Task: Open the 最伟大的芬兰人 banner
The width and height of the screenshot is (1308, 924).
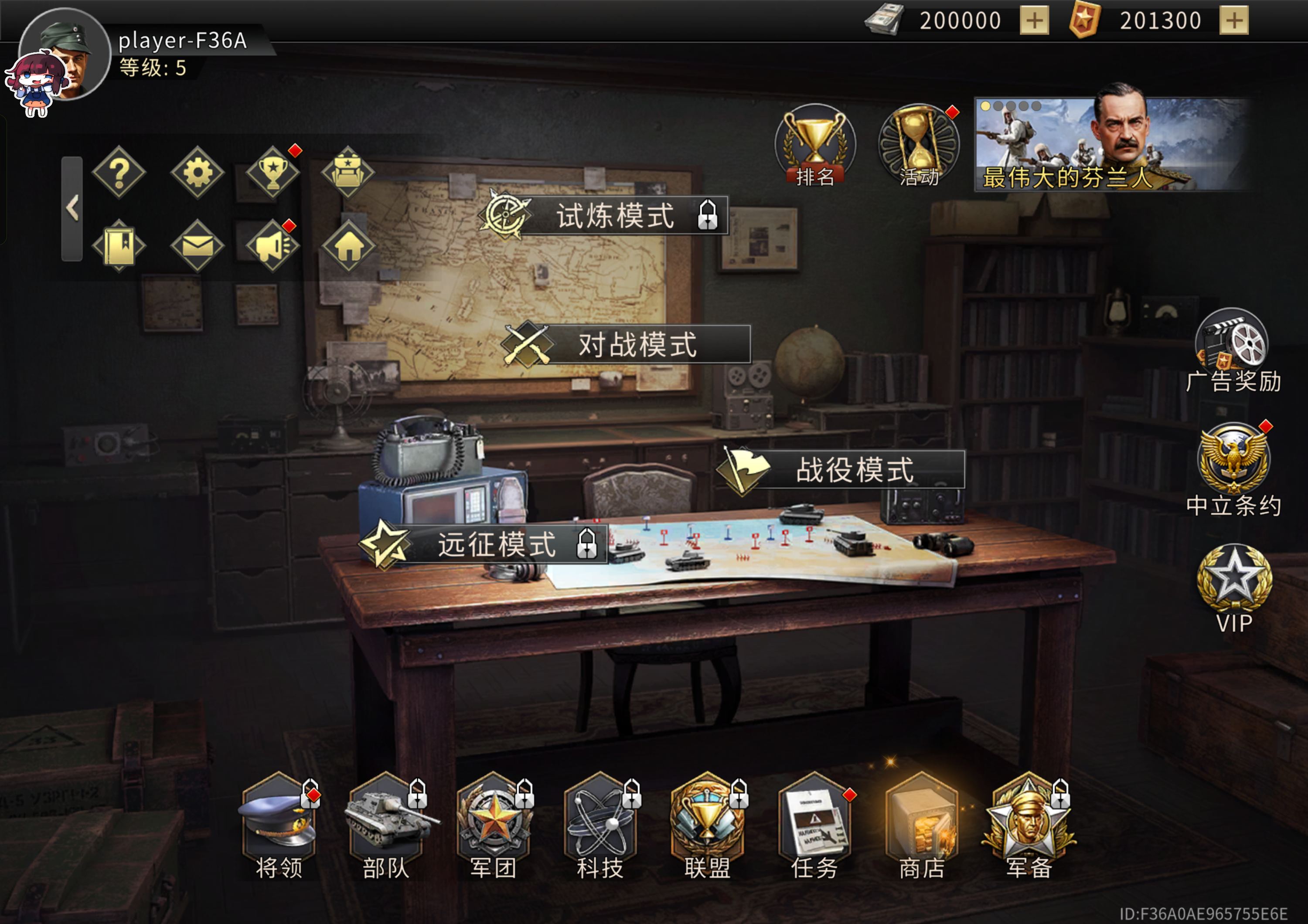Action: click(x=1111, y=145)
